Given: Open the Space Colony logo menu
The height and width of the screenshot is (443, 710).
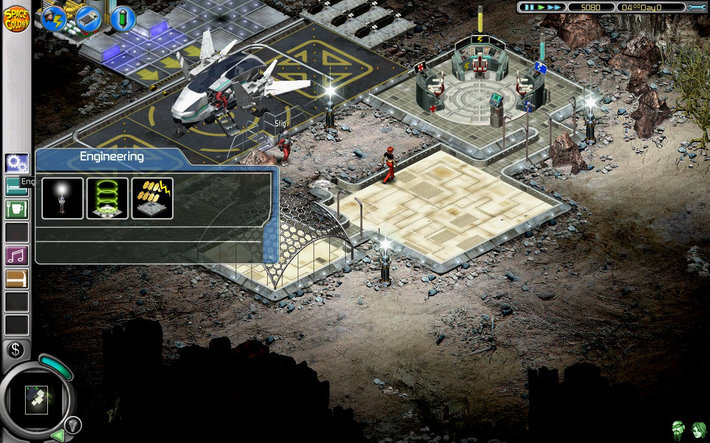Looking at the screenshot, I should [16, 18].
